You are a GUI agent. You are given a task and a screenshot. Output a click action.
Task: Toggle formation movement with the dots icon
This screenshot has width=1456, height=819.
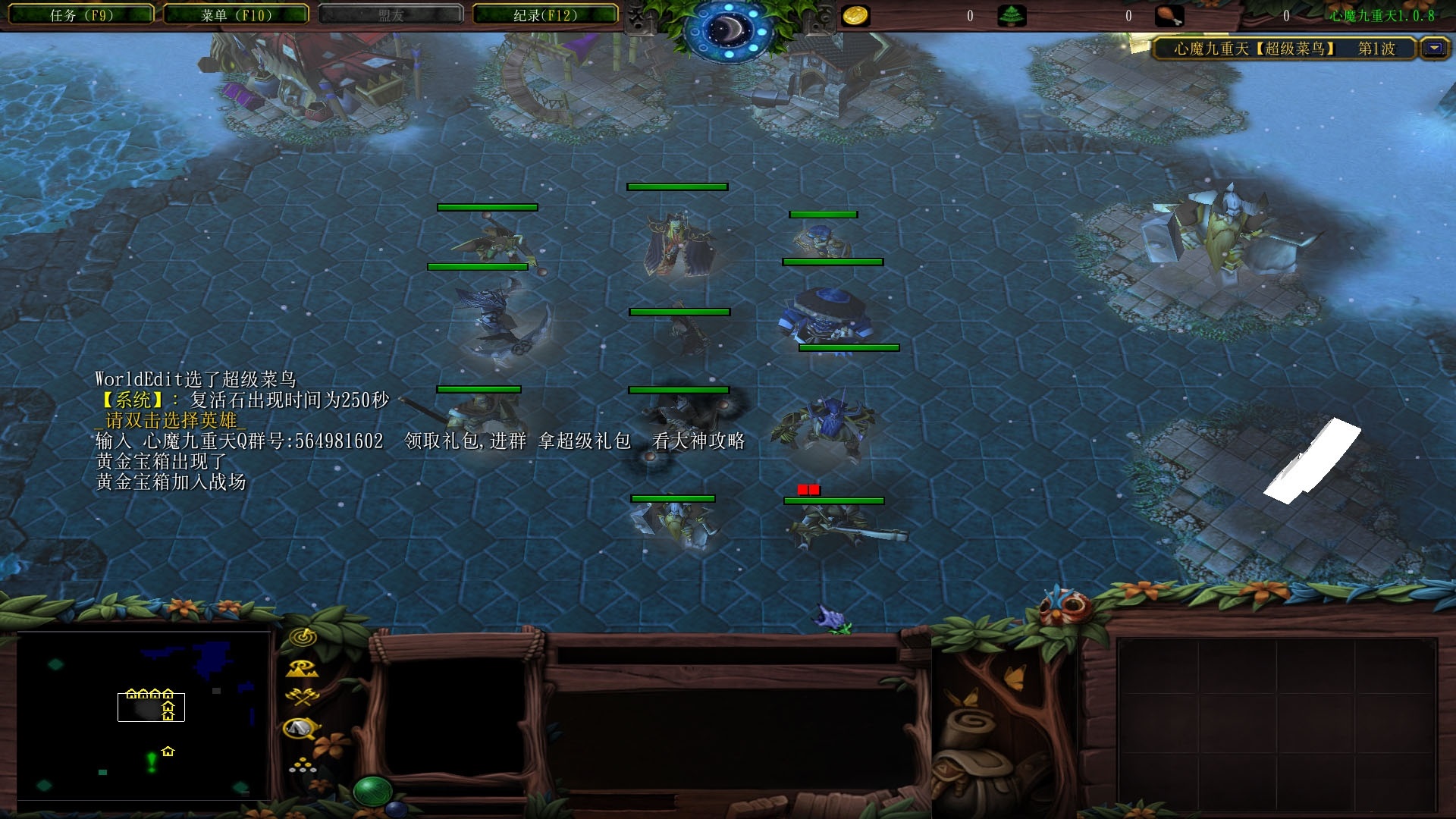click(302, 765)
